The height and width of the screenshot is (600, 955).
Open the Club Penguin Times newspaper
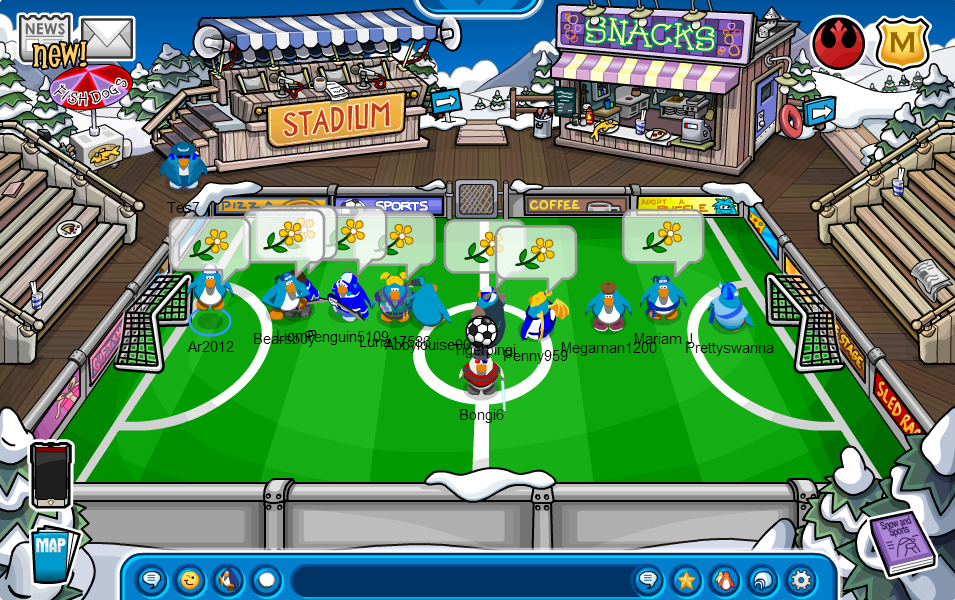45,41
